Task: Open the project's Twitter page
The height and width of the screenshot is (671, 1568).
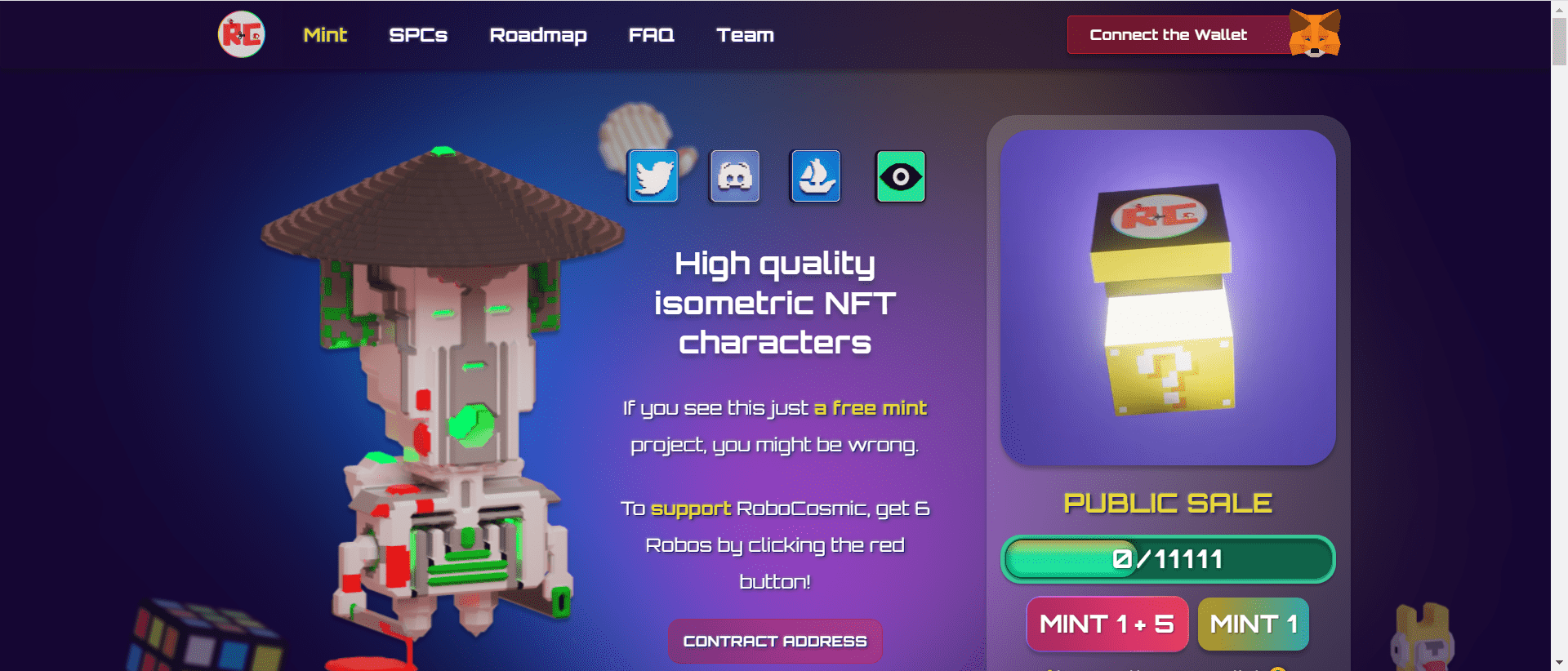Action: [653, 176]
